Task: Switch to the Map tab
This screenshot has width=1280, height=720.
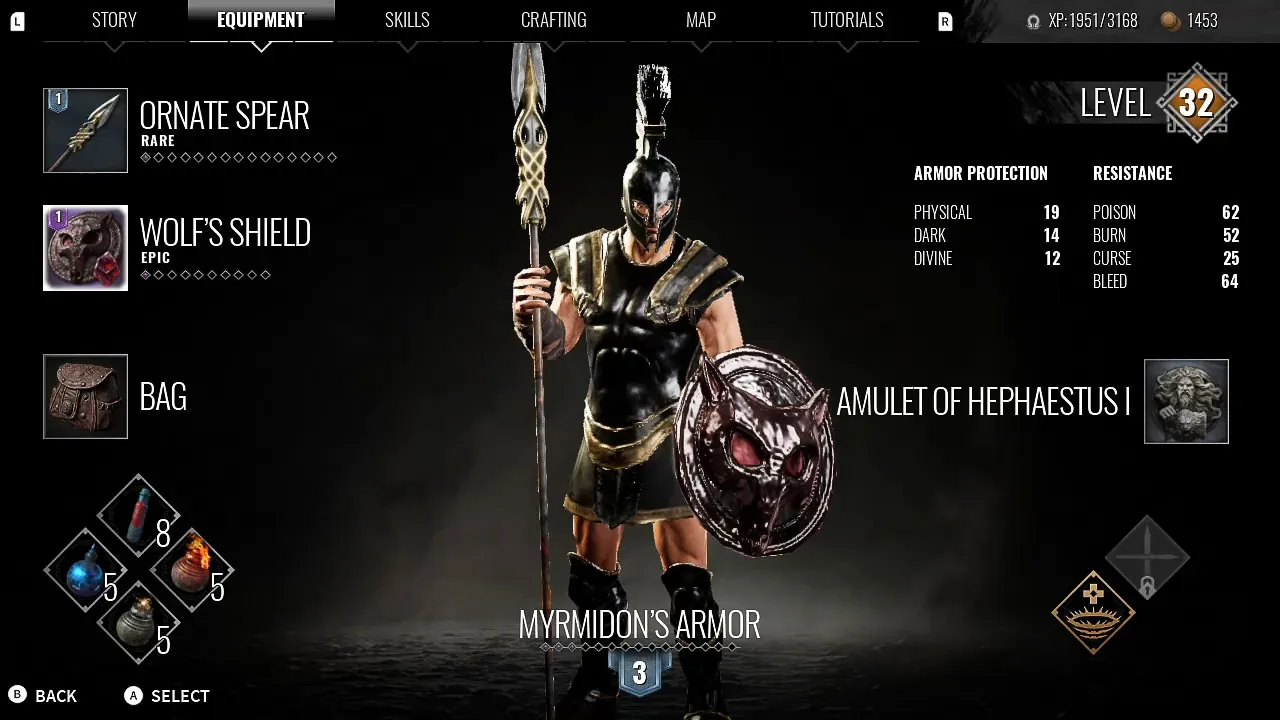Action: point(700,19)
